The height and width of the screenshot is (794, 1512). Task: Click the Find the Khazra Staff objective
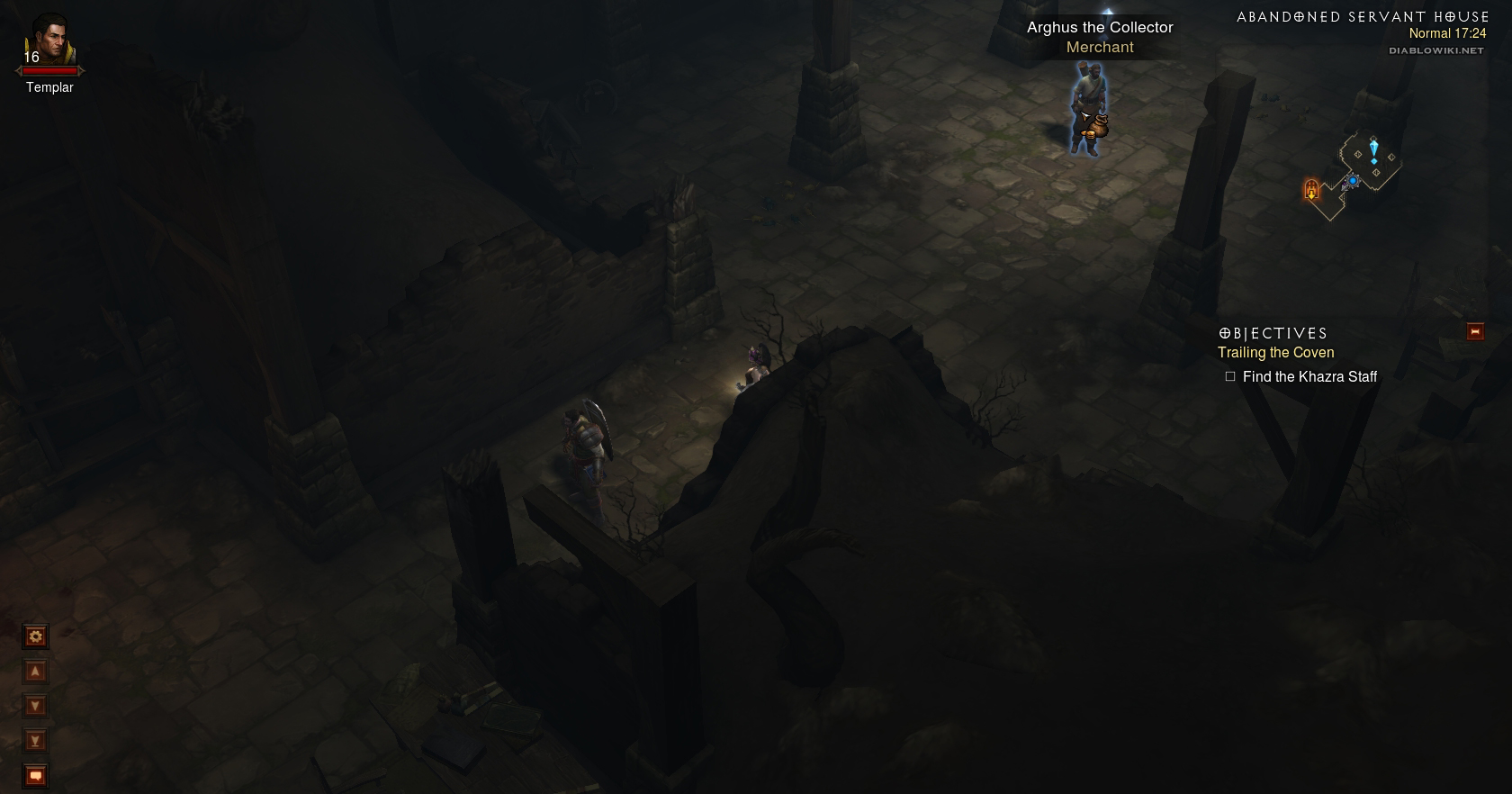click(1309, 377)
